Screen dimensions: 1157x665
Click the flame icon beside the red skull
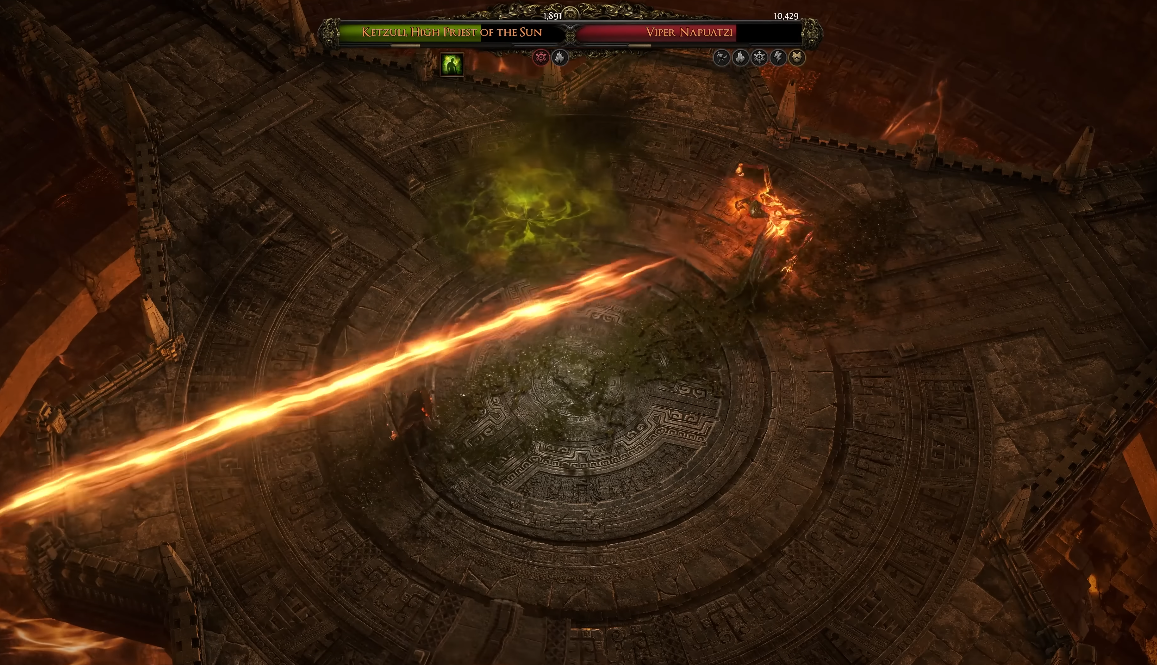coord(559,58)
